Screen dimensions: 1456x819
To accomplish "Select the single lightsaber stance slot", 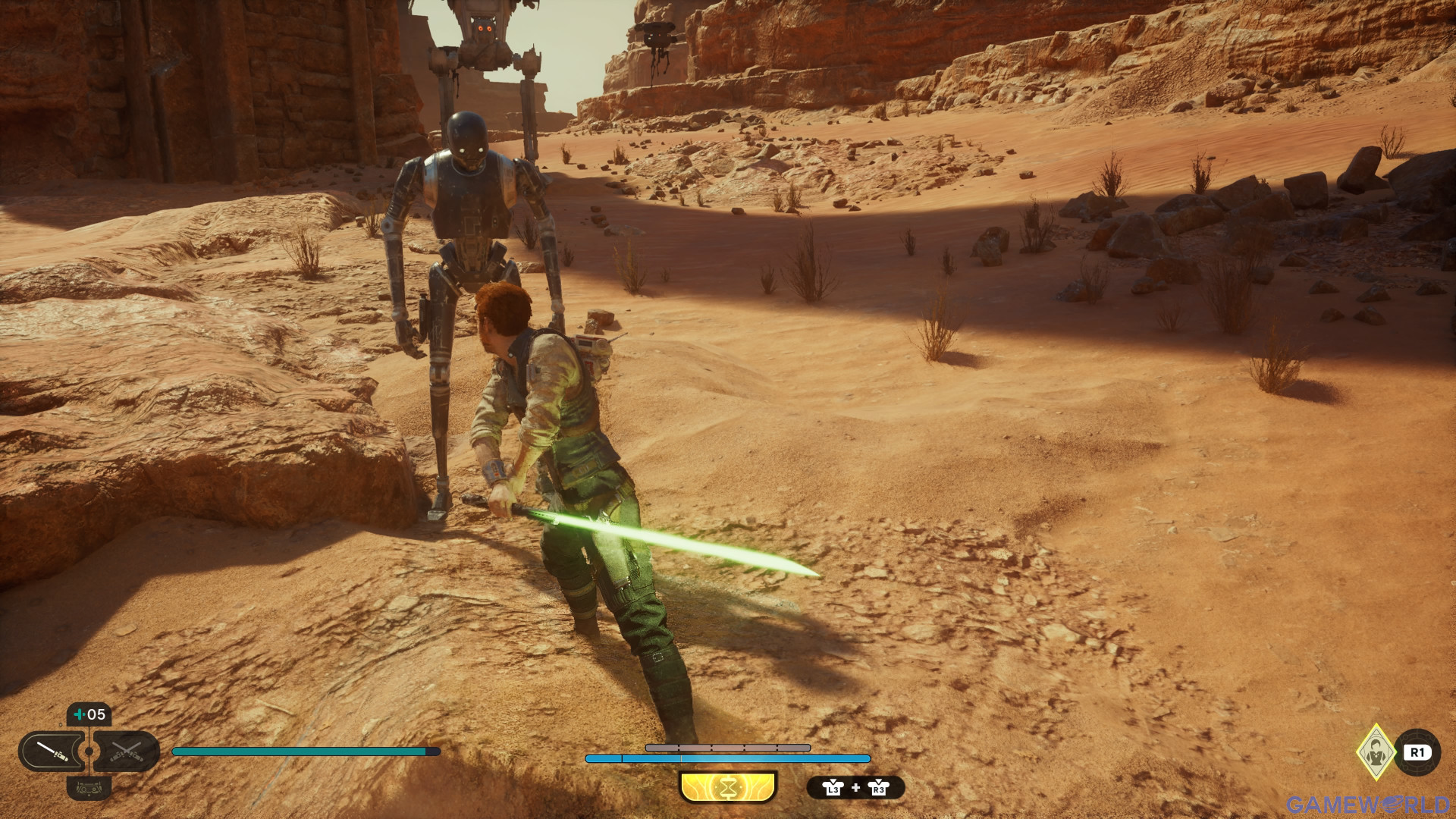I will click(52, 752).
